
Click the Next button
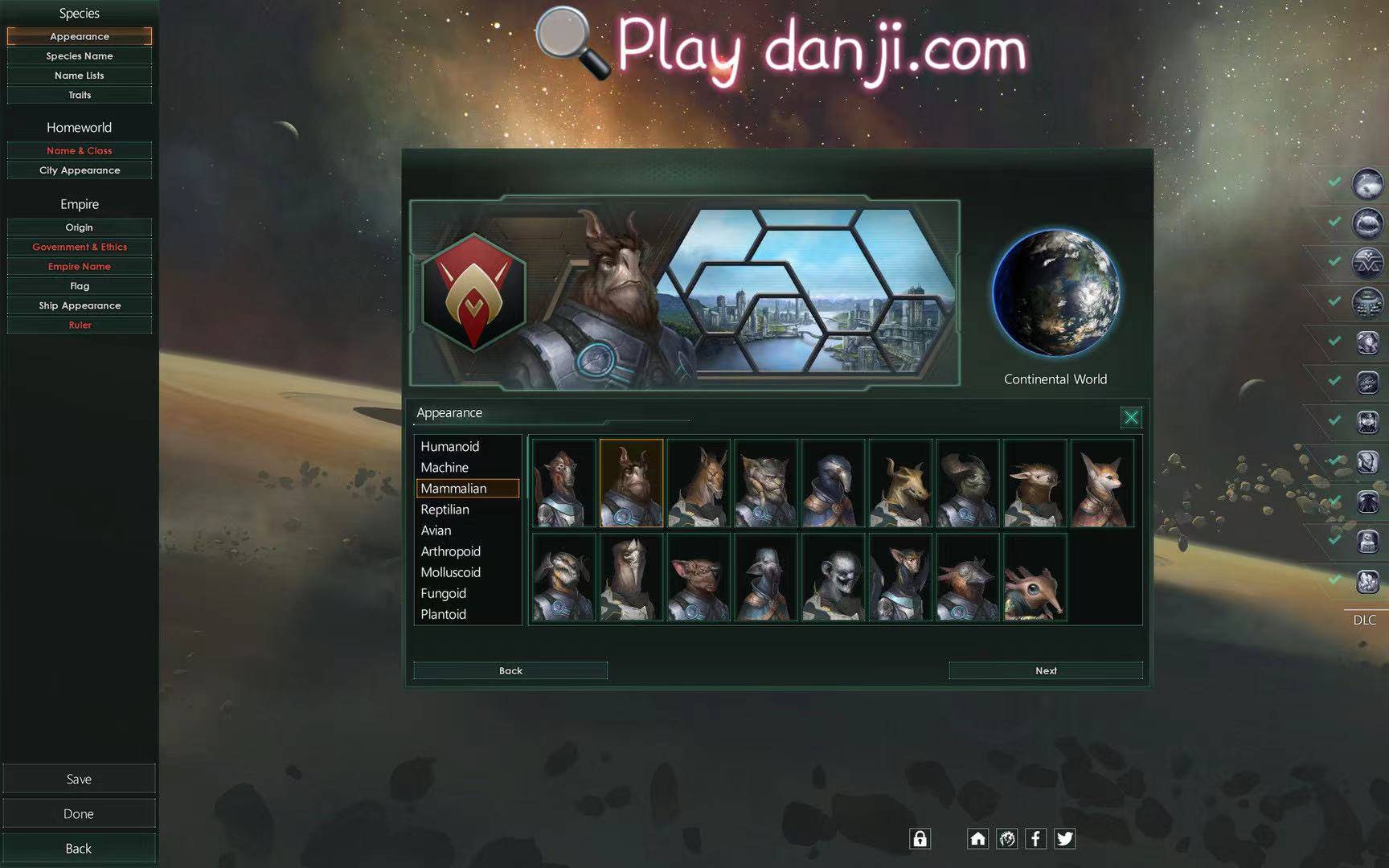1045,669
